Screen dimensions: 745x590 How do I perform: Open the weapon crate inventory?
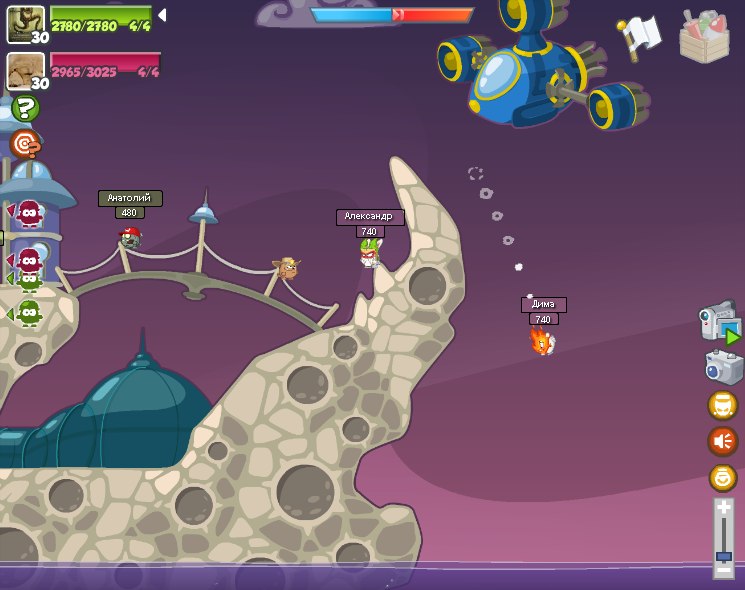[704, 36]
